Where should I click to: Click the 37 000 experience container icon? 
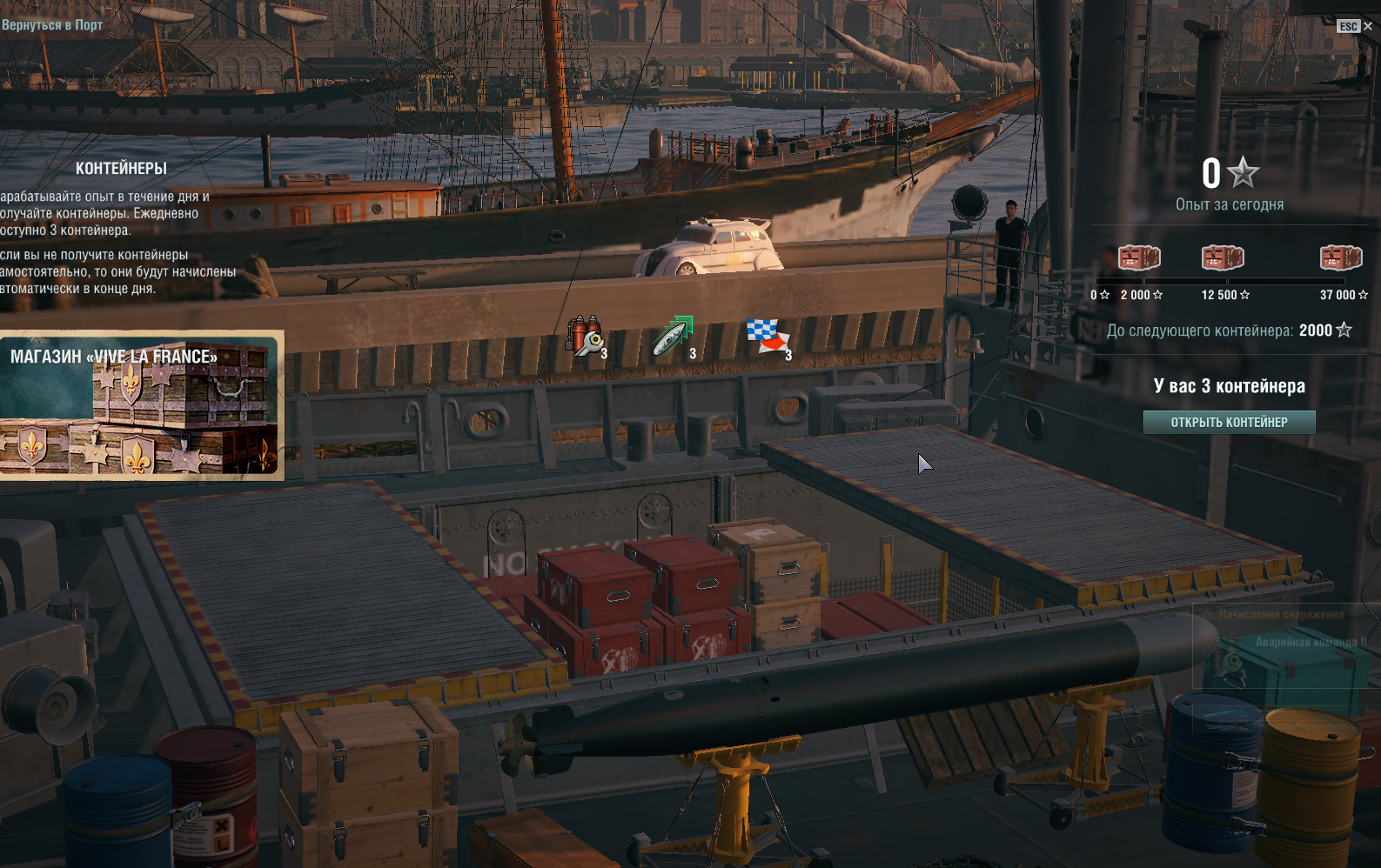coord(1340,258)
